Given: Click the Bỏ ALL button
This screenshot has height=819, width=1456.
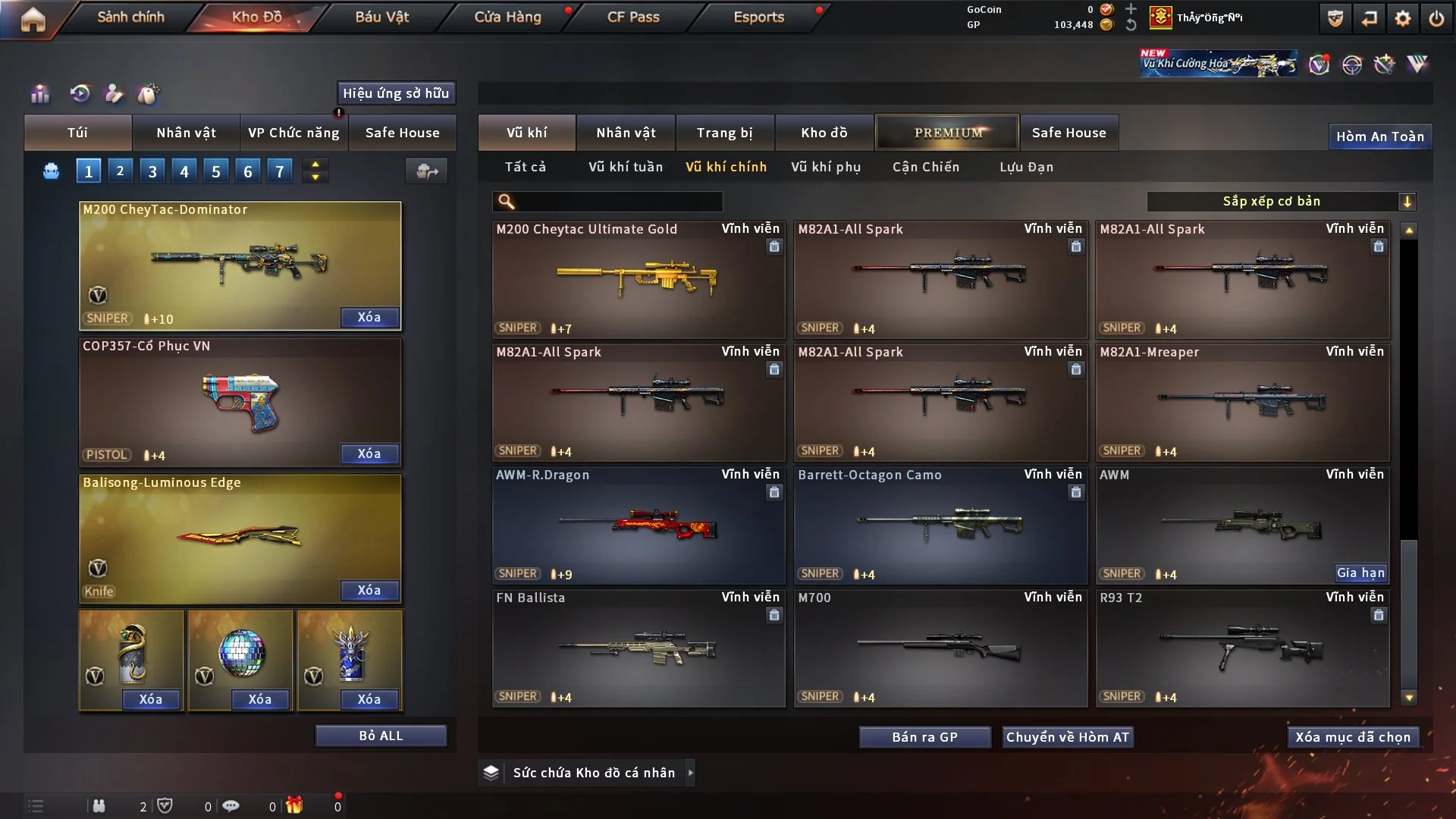Looking at the screenshot, I should (381, 736).
